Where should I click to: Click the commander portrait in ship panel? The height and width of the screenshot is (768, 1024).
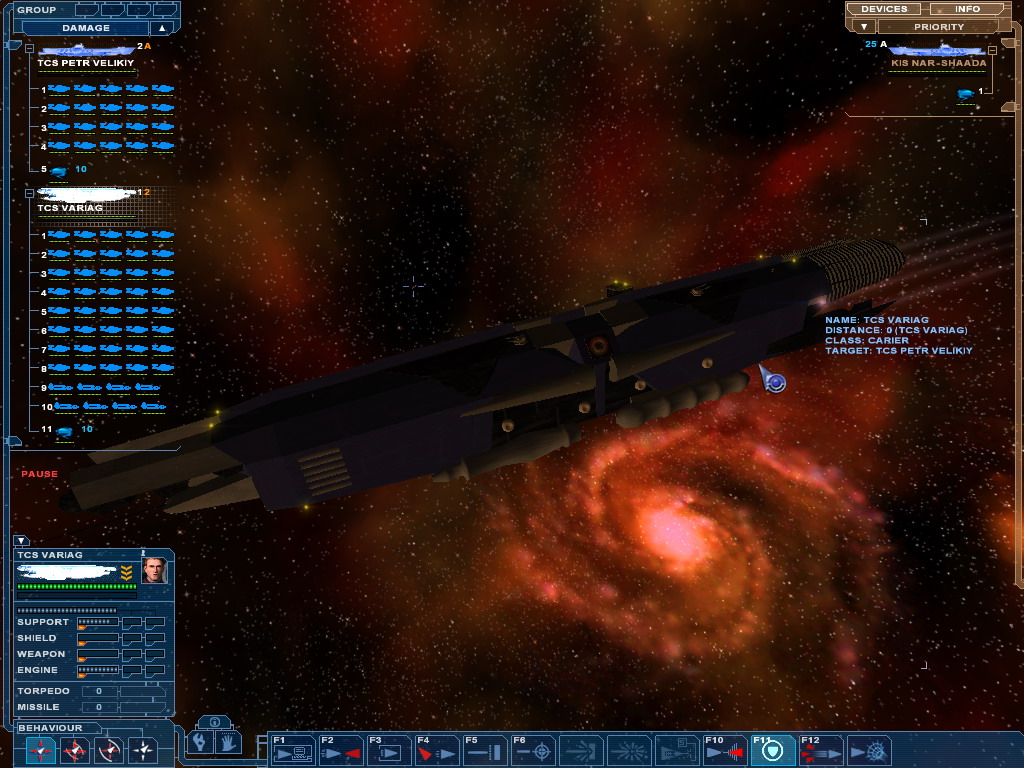click(154, 571)
